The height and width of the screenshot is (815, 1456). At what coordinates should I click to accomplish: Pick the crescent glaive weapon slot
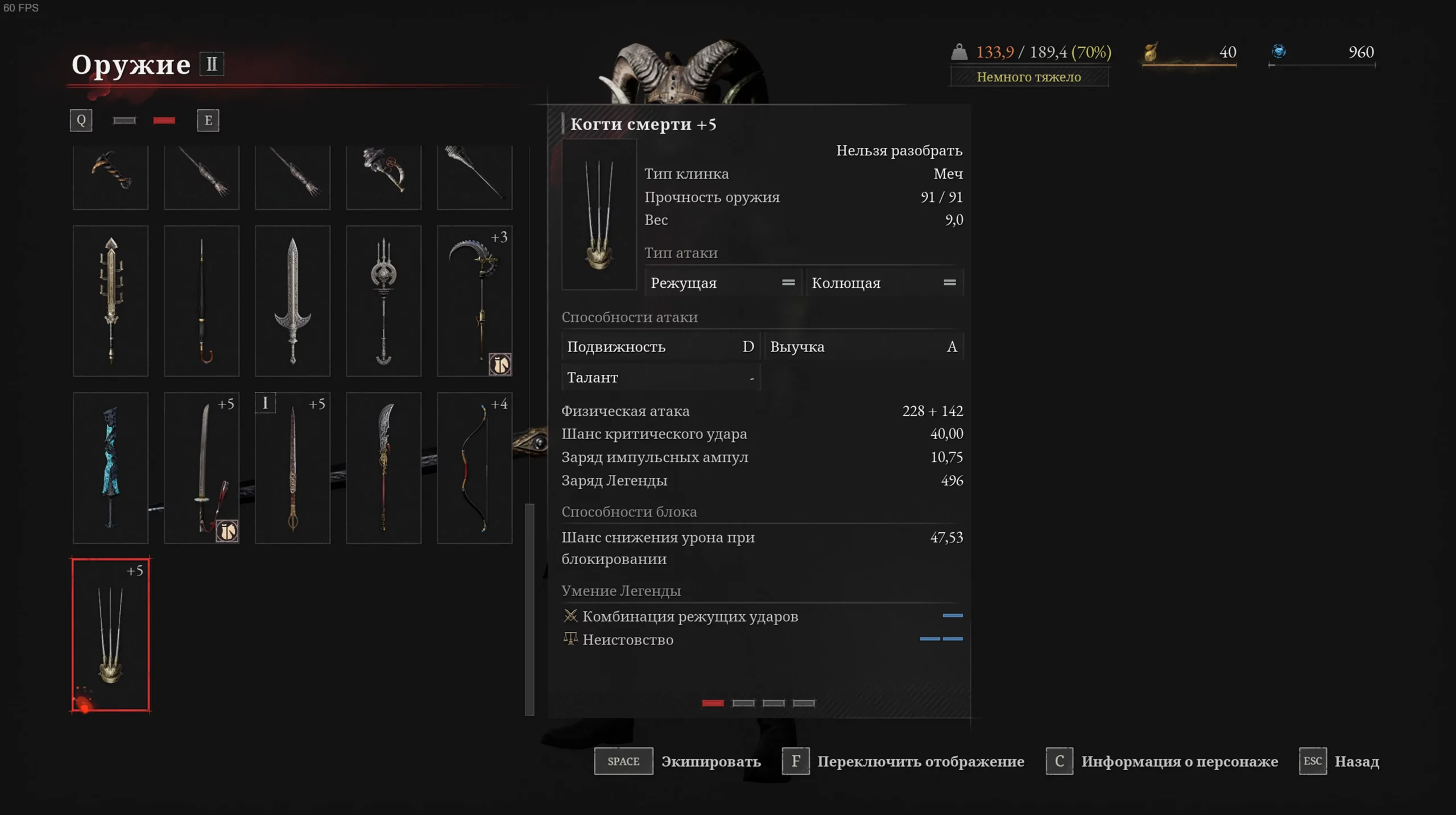[x=383, y=468]
